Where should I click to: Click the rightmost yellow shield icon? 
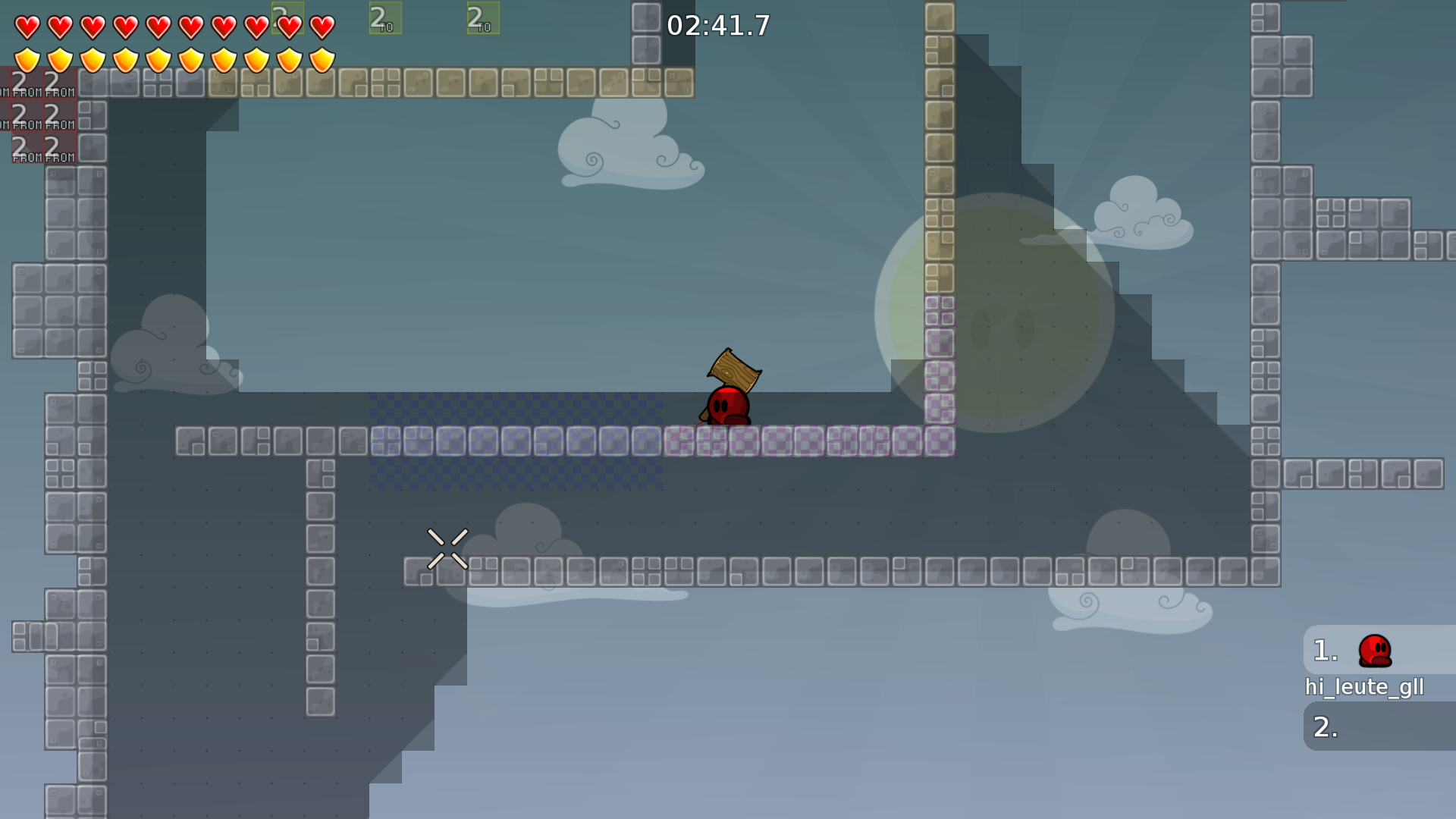321,58
